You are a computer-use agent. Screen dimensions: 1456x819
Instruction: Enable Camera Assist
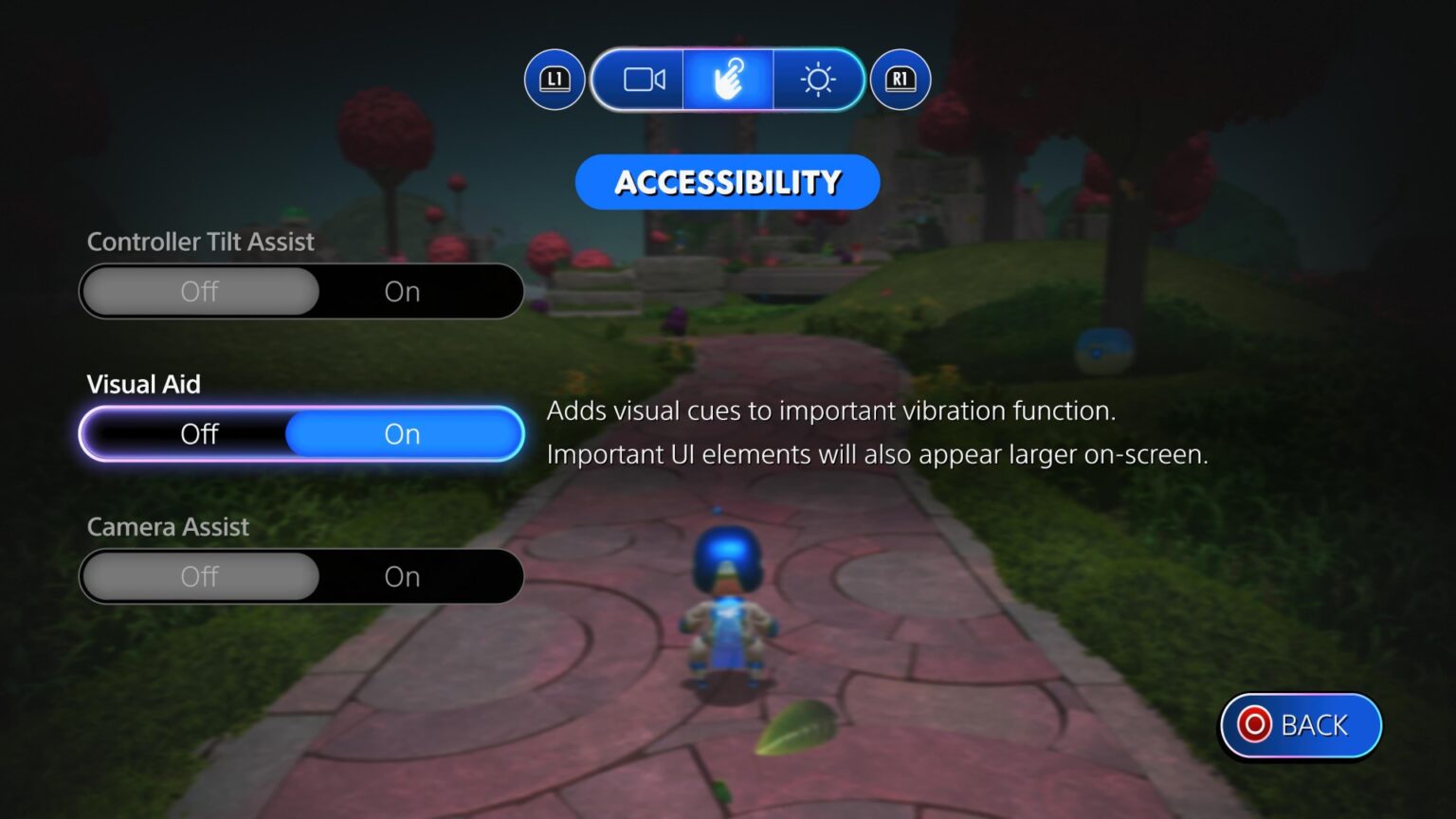tap(402, 575)
